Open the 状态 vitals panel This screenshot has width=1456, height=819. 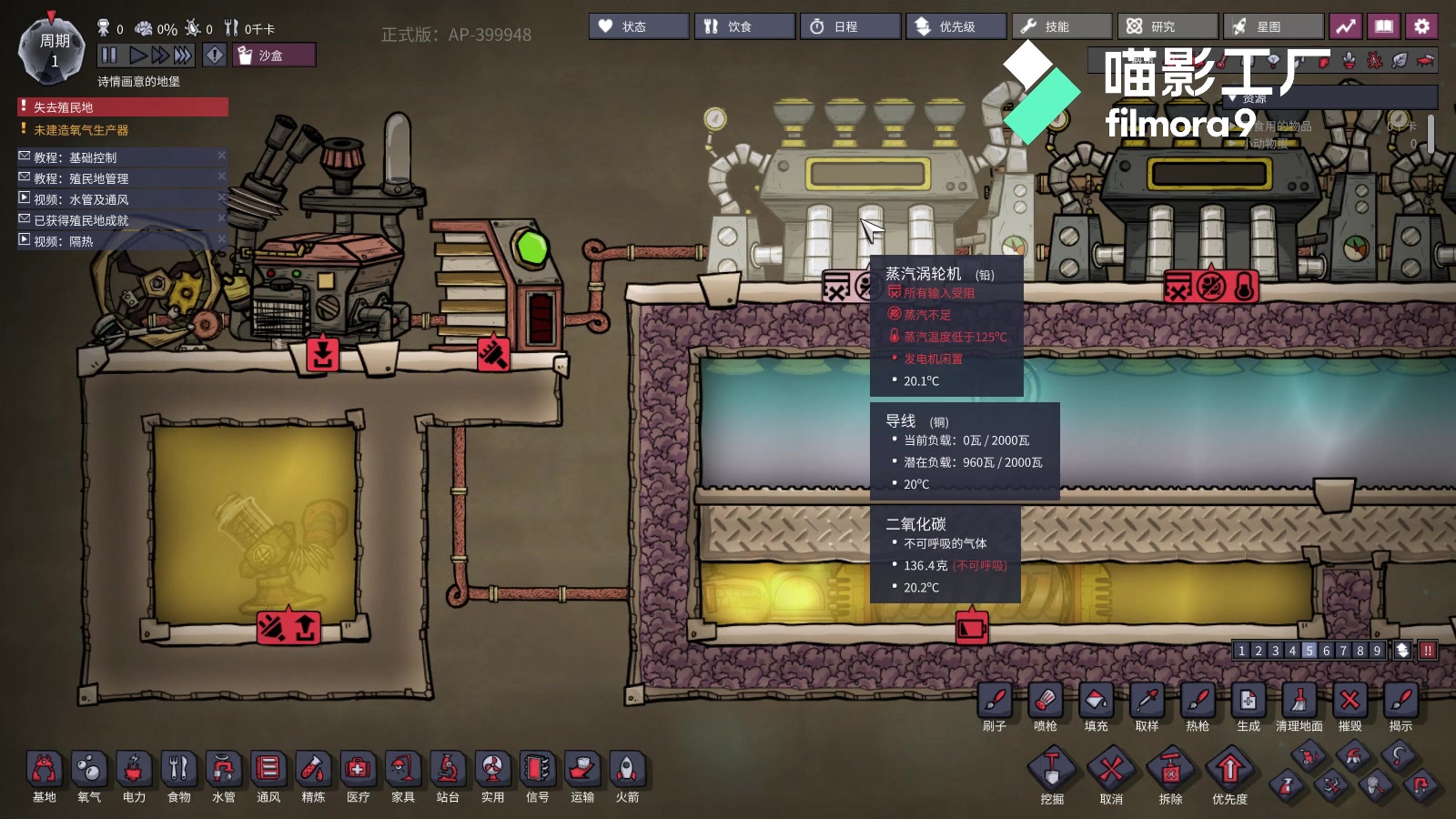tap(638, 26)
